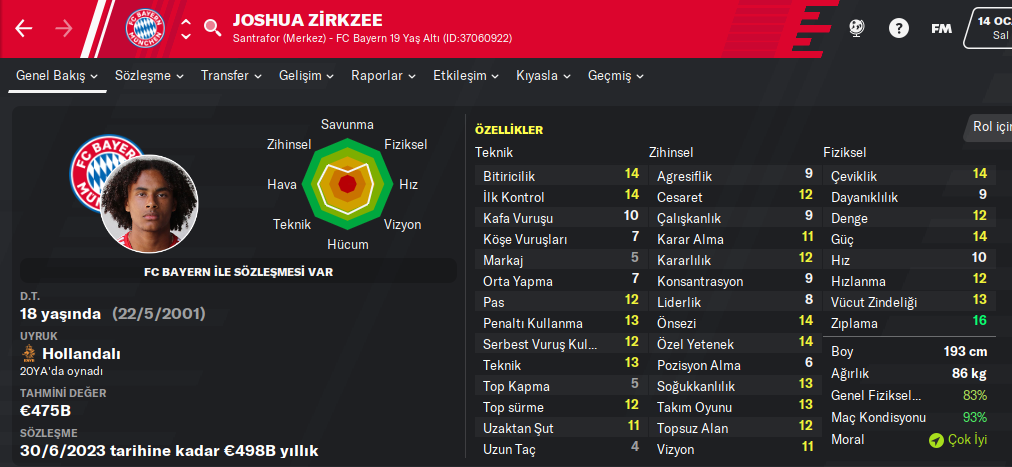
Task: Switch to the Gelişim tab
Action: pos(307,76)
